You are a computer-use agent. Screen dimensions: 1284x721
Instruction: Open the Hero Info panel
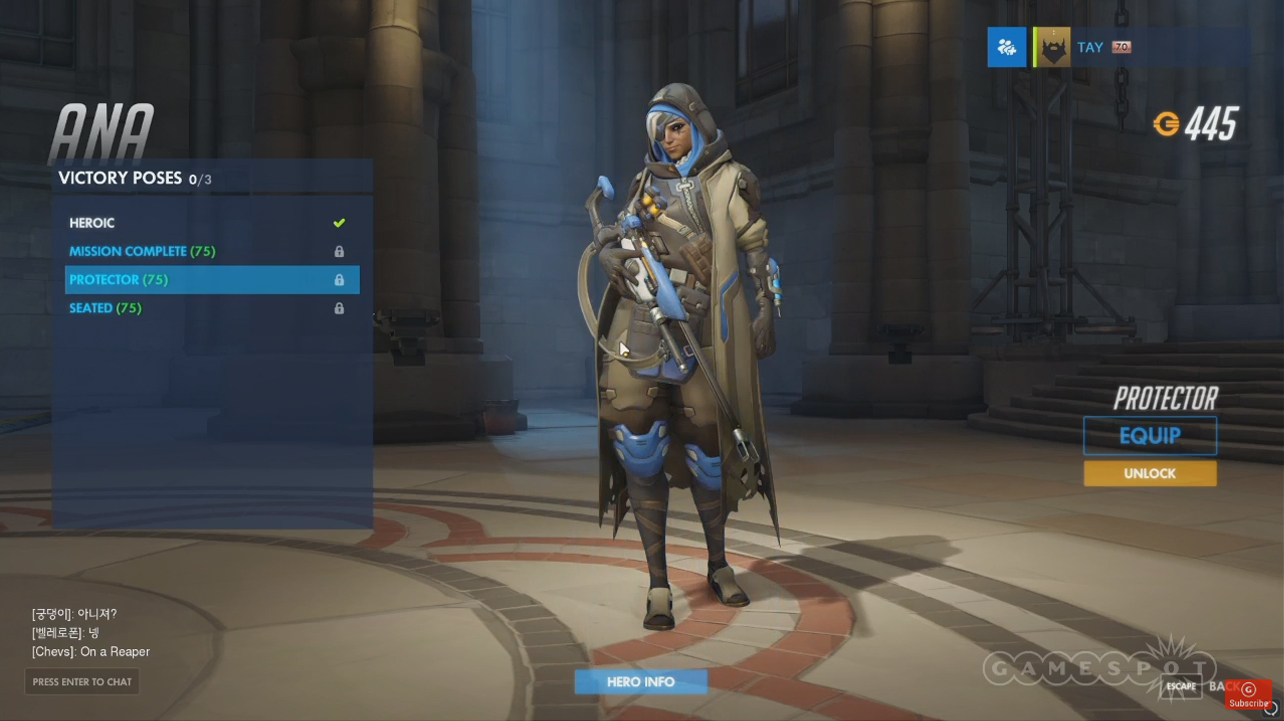(x=640, y=682)
